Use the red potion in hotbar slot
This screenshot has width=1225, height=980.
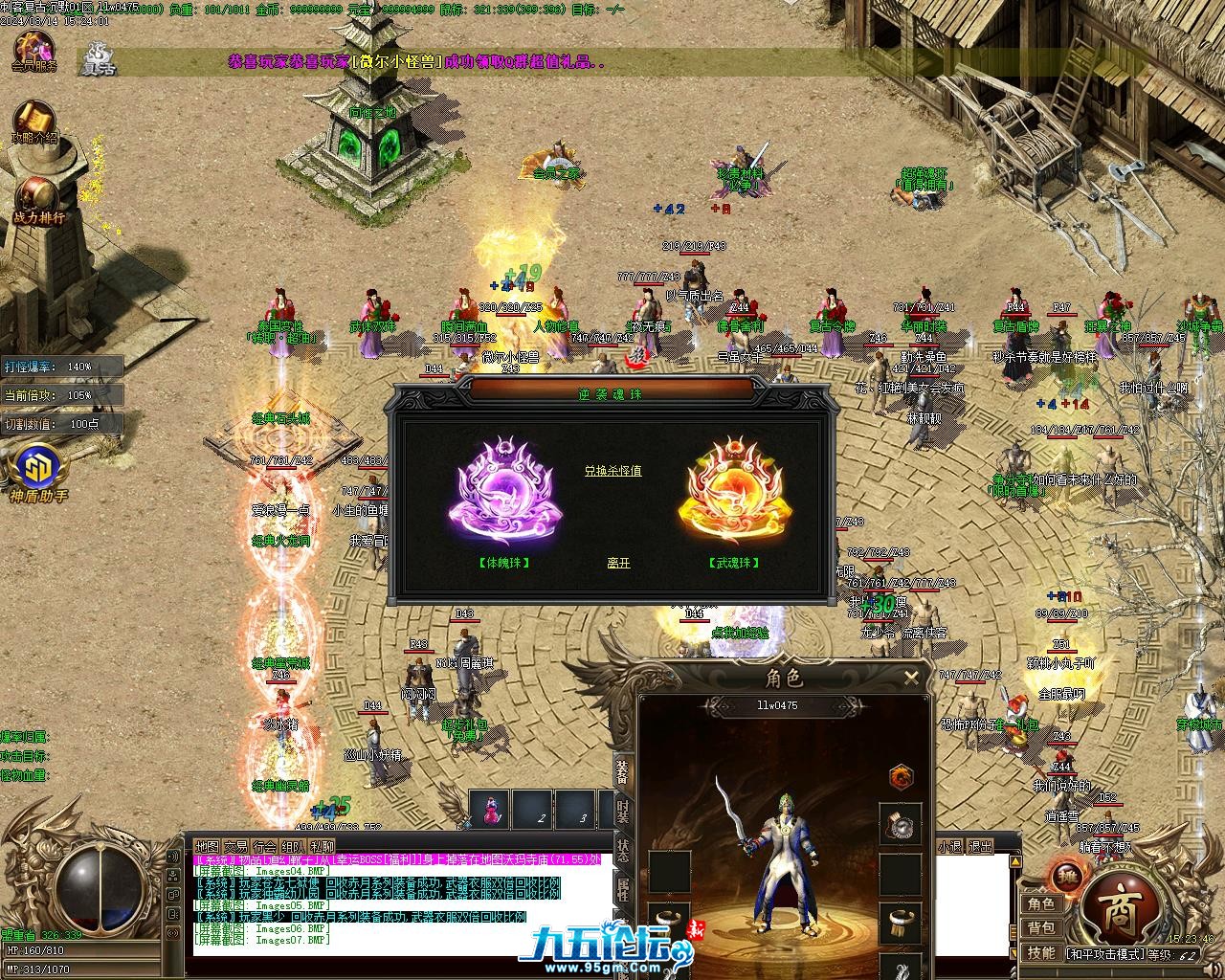pos(491,809)
